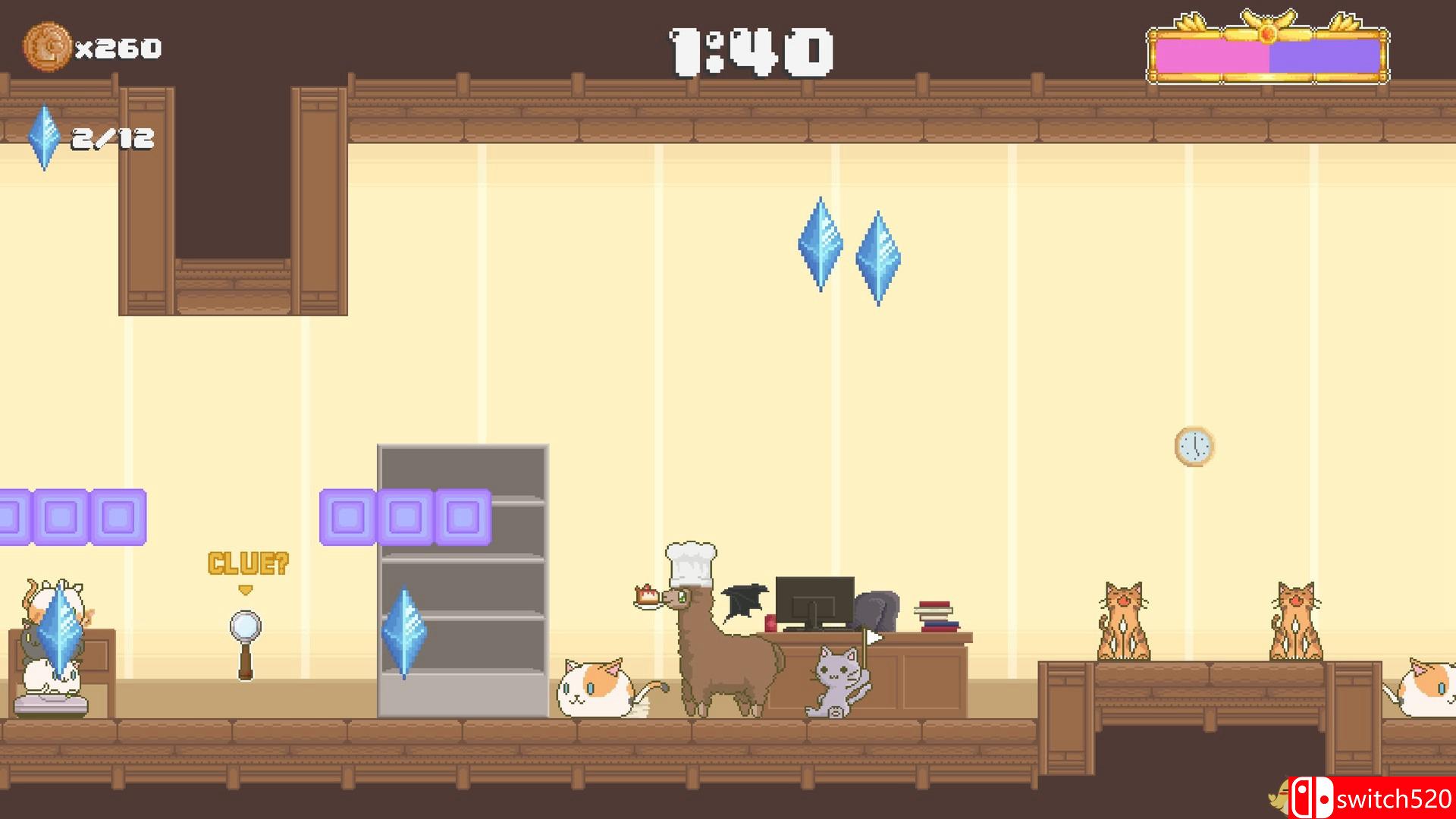Expand the CLUE? prompt arrow
The height and width of the screenshot is (819, 1456).
pos(244,589)
